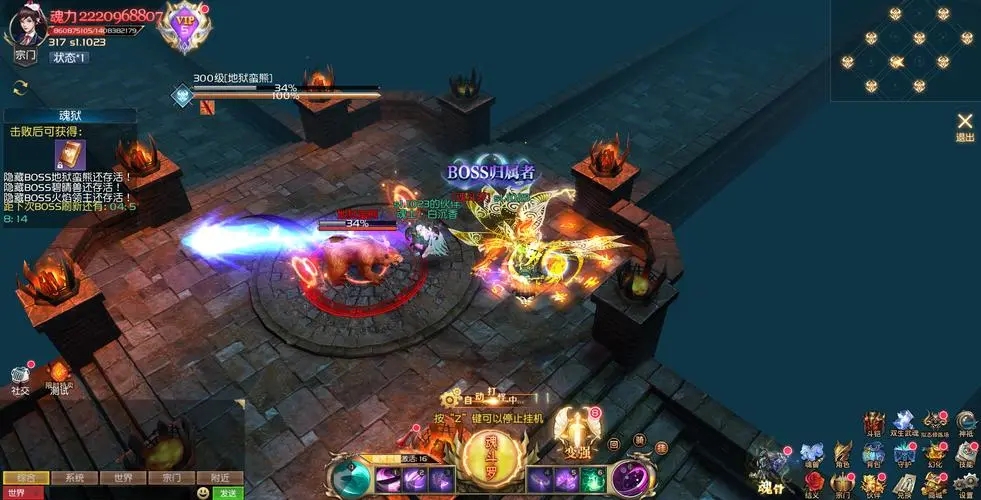Open the 神祇 deity icon
The image size is (981, 500).
(x=965, y=422)
